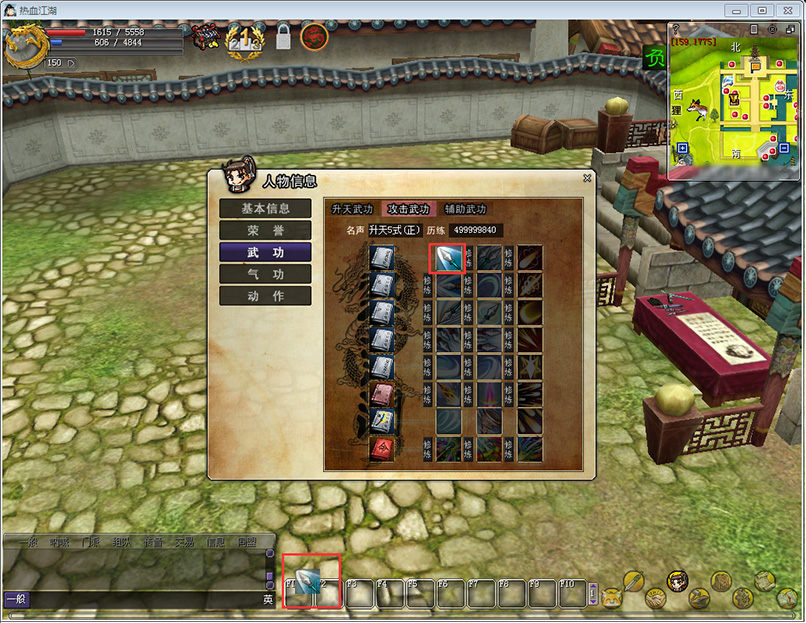
Task: Click the character portrait button in bottom bar
Action: pos(677,581)
